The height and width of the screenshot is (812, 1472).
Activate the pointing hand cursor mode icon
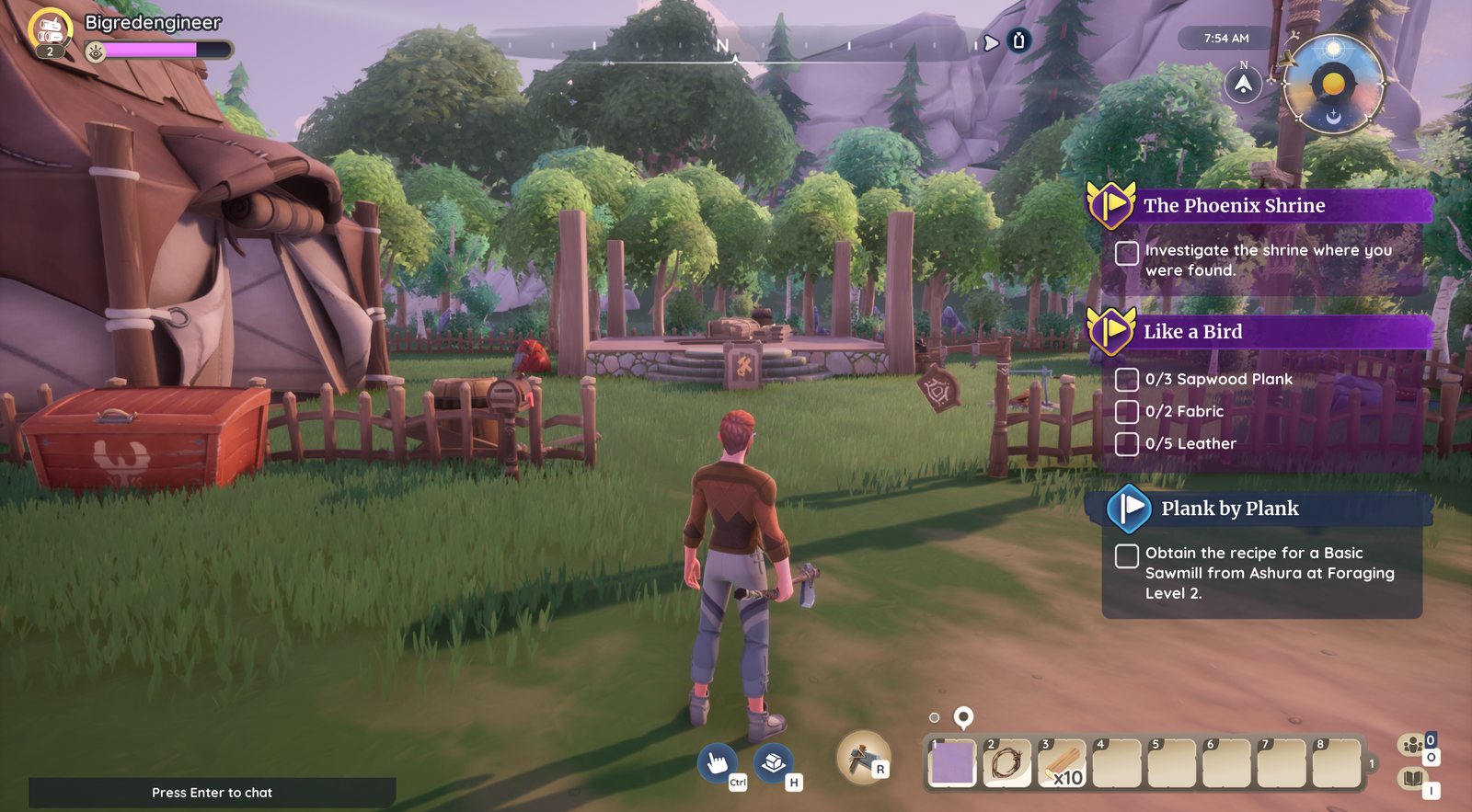pos(717,762)
